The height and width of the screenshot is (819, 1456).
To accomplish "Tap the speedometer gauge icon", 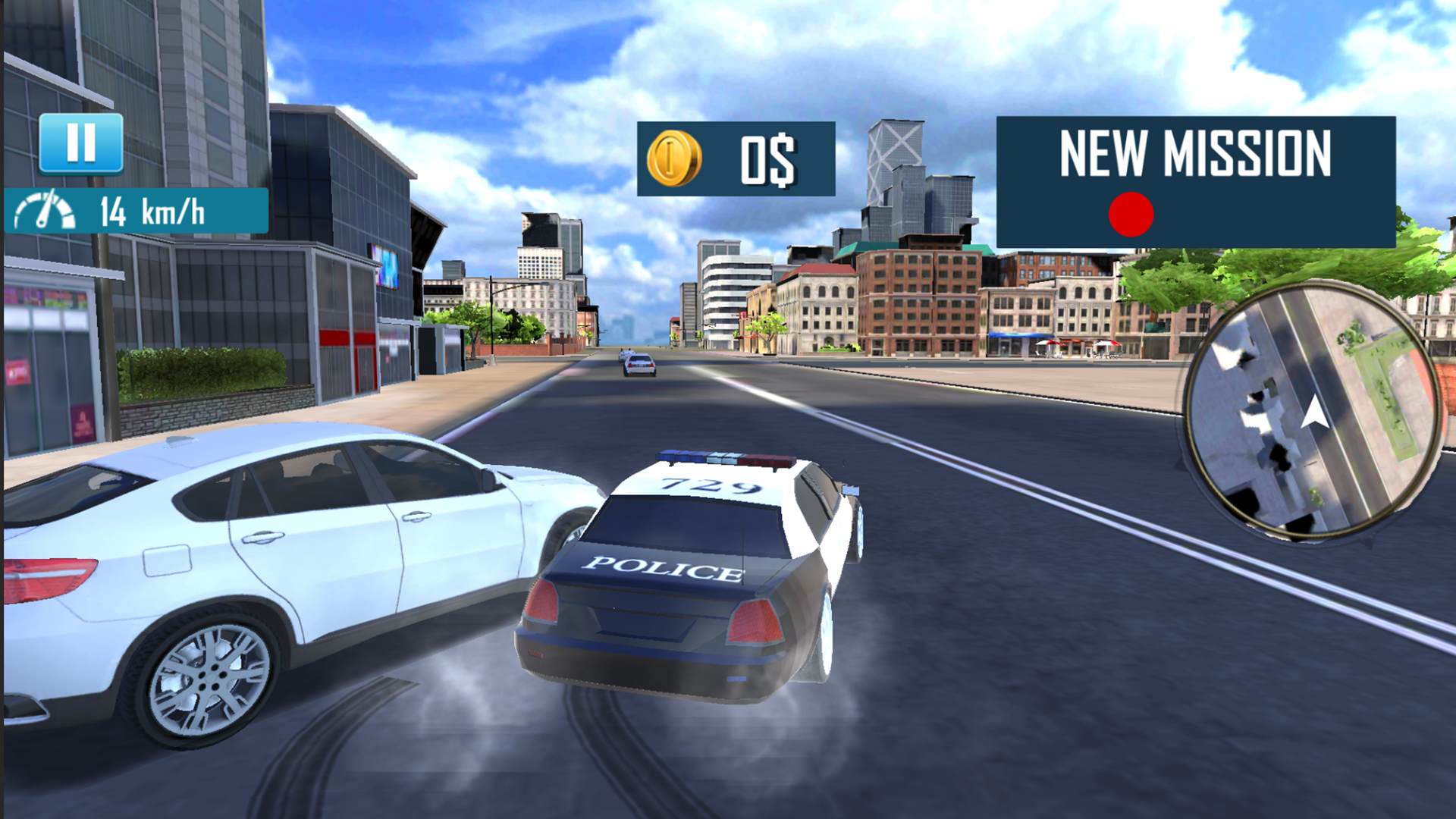I will (44, 211).
